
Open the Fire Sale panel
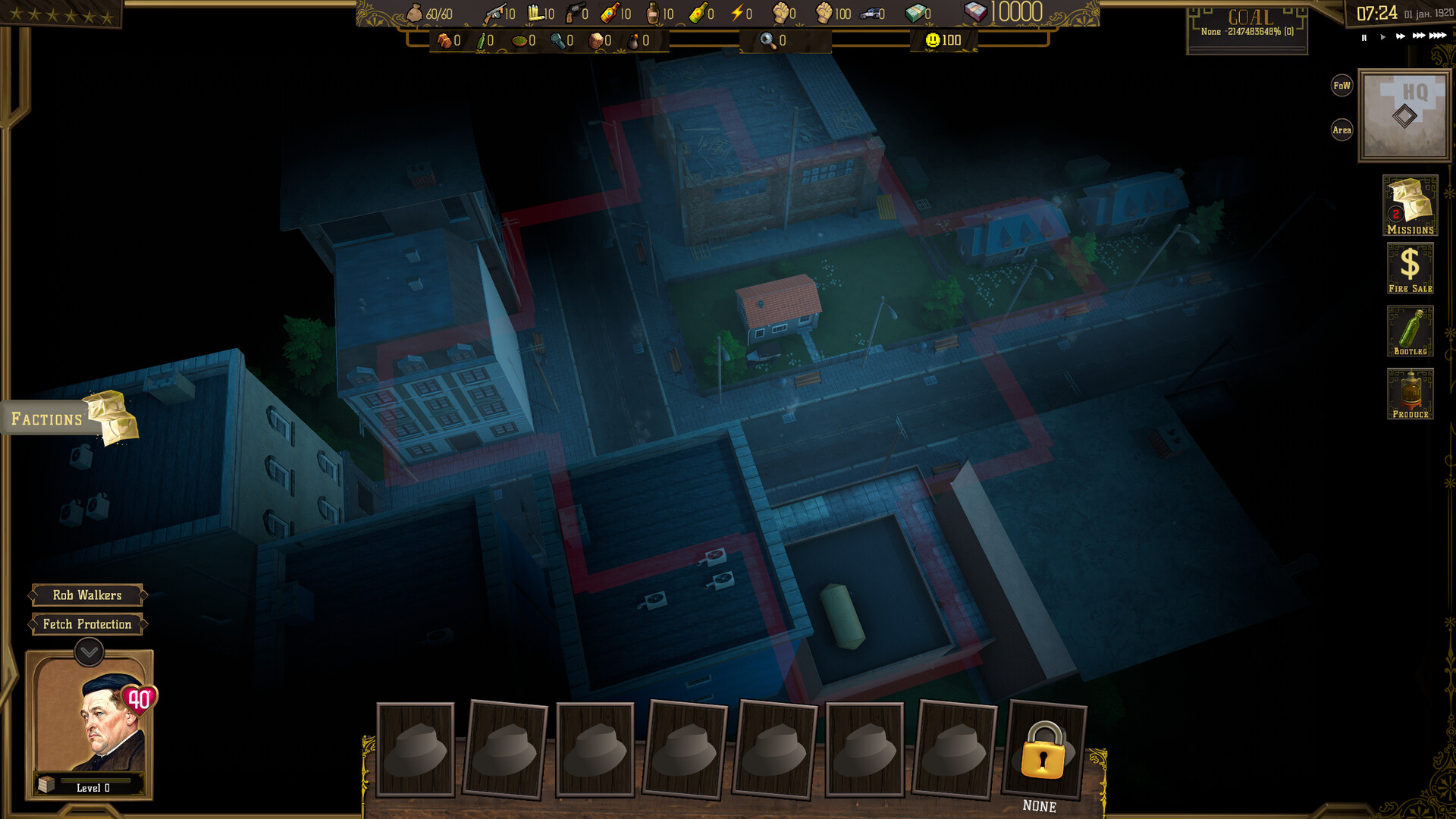pos(1410,267)
